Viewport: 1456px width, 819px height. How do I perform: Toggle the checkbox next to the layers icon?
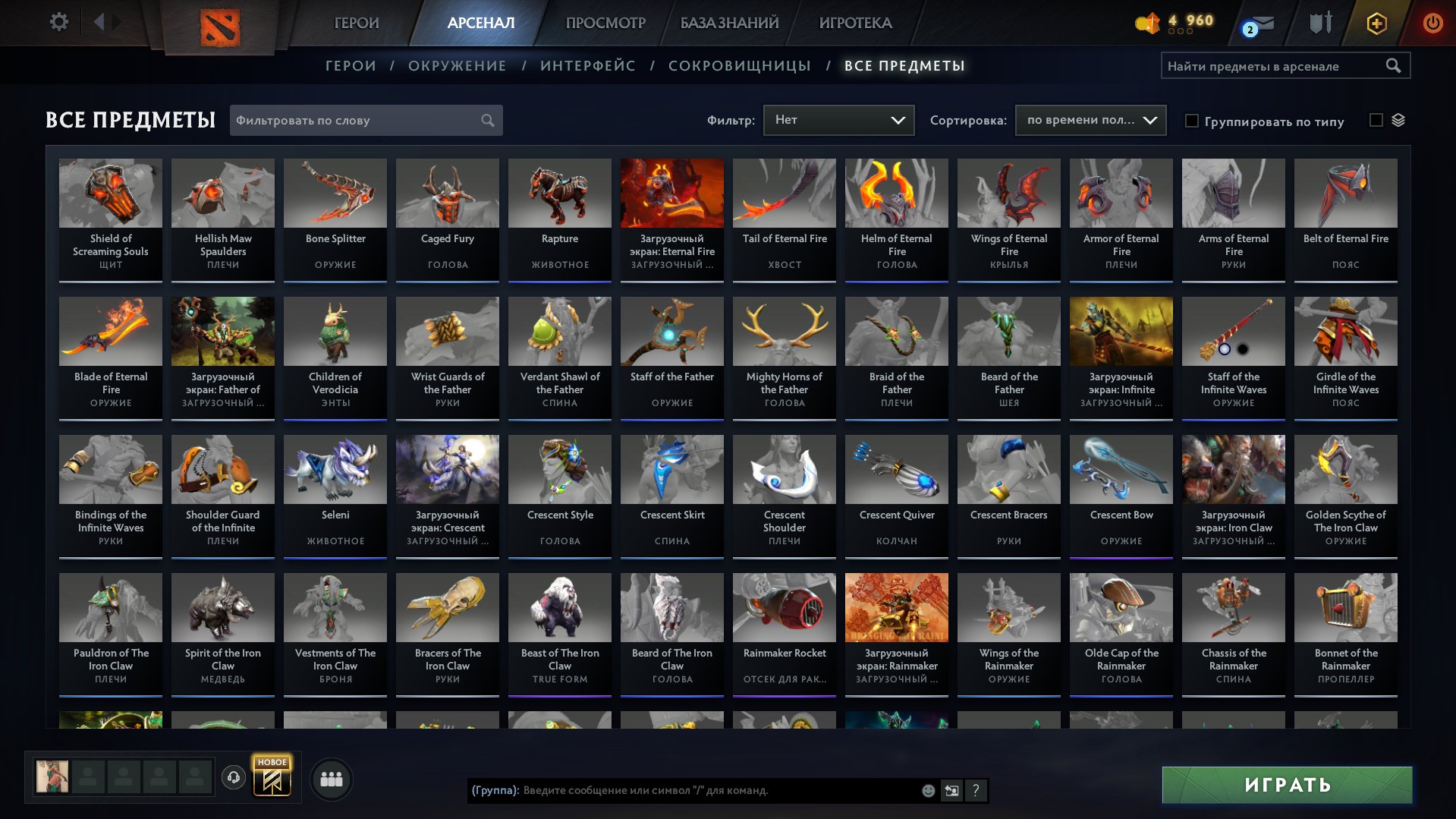pyautogui.click(x=1376, y=120)
